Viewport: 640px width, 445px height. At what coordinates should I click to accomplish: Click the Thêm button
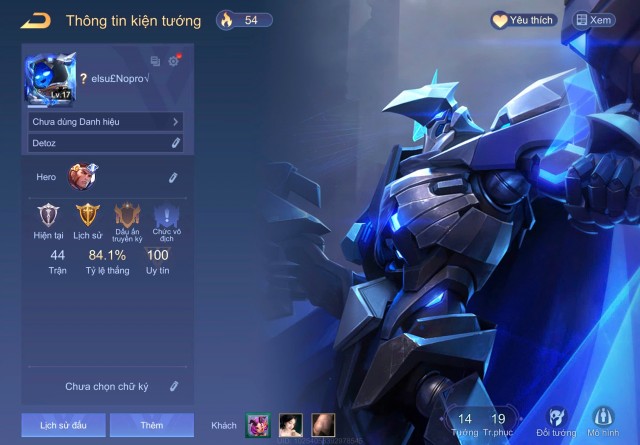click(152, 425)
